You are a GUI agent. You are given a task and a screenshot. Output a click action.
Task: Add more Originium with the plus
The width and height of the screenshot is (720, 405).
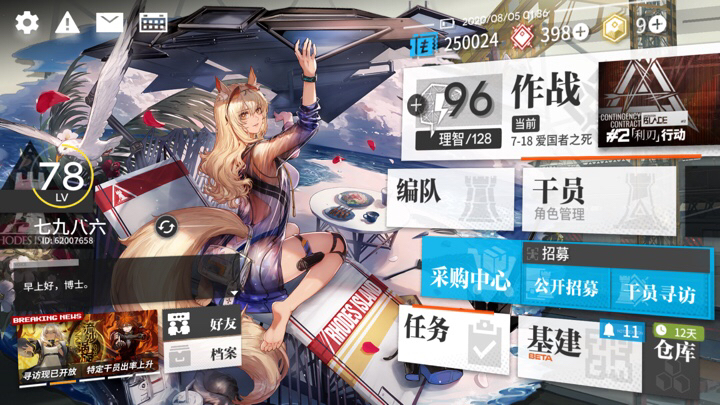point(580,33)
